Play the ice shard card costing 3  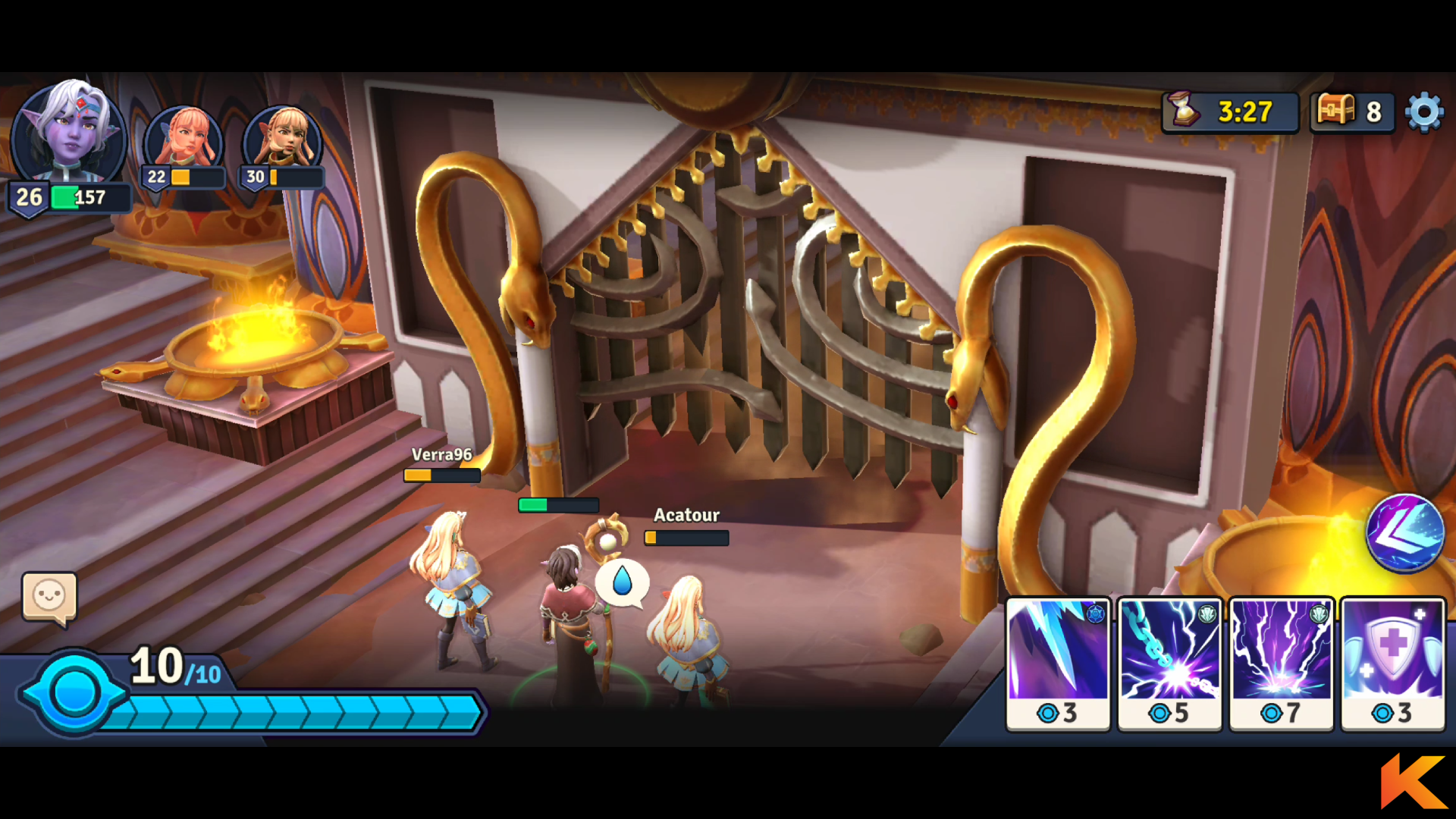click(x=1058, y=664)
